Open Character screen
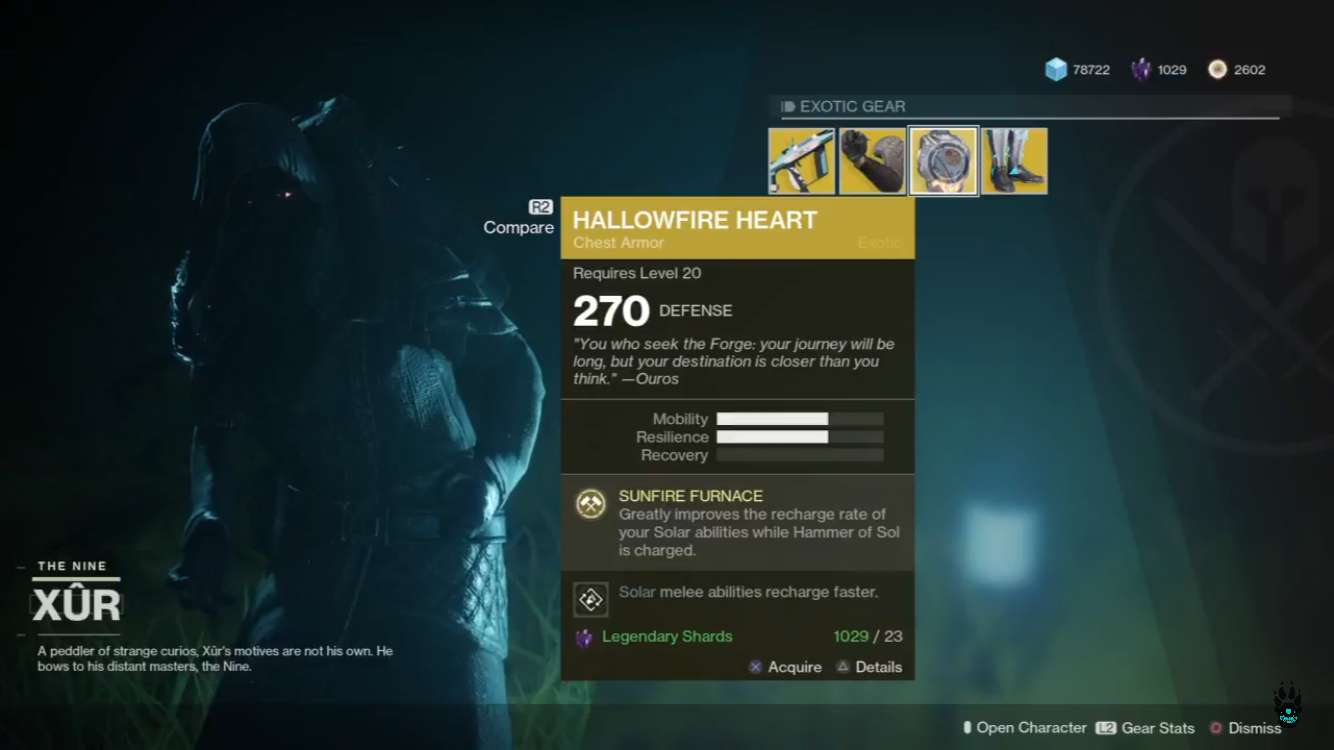 coord(1024,728)
